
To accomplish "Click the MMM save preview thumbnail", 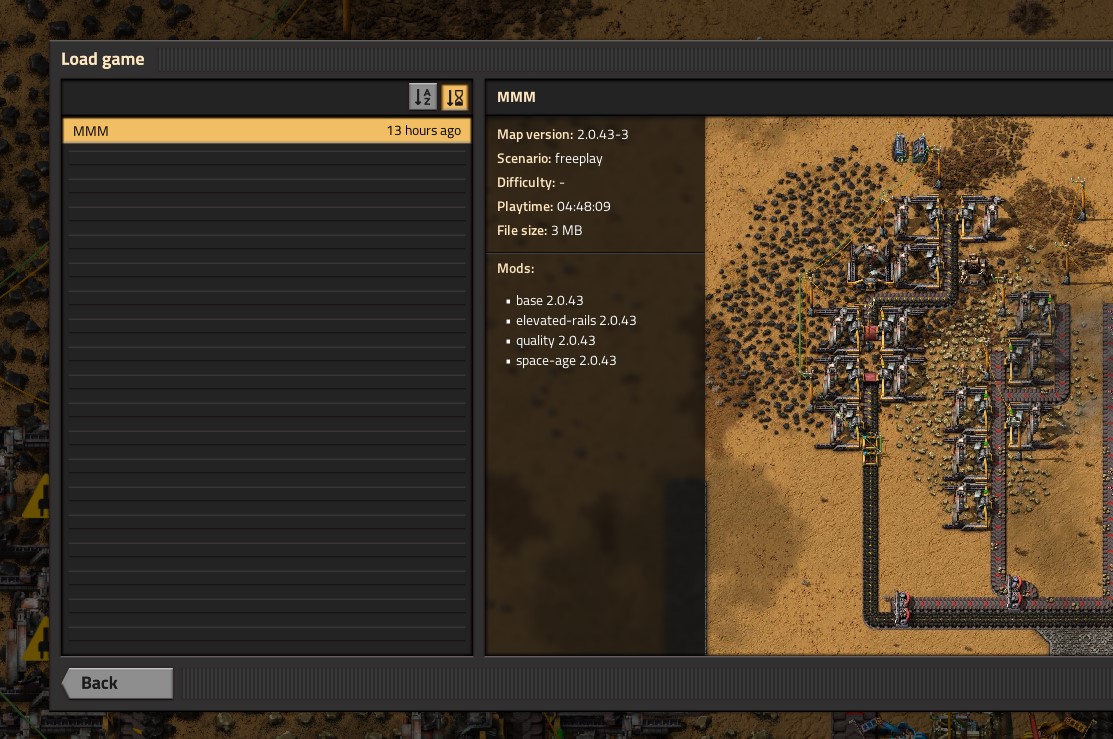I will click(x=908, y=386).
